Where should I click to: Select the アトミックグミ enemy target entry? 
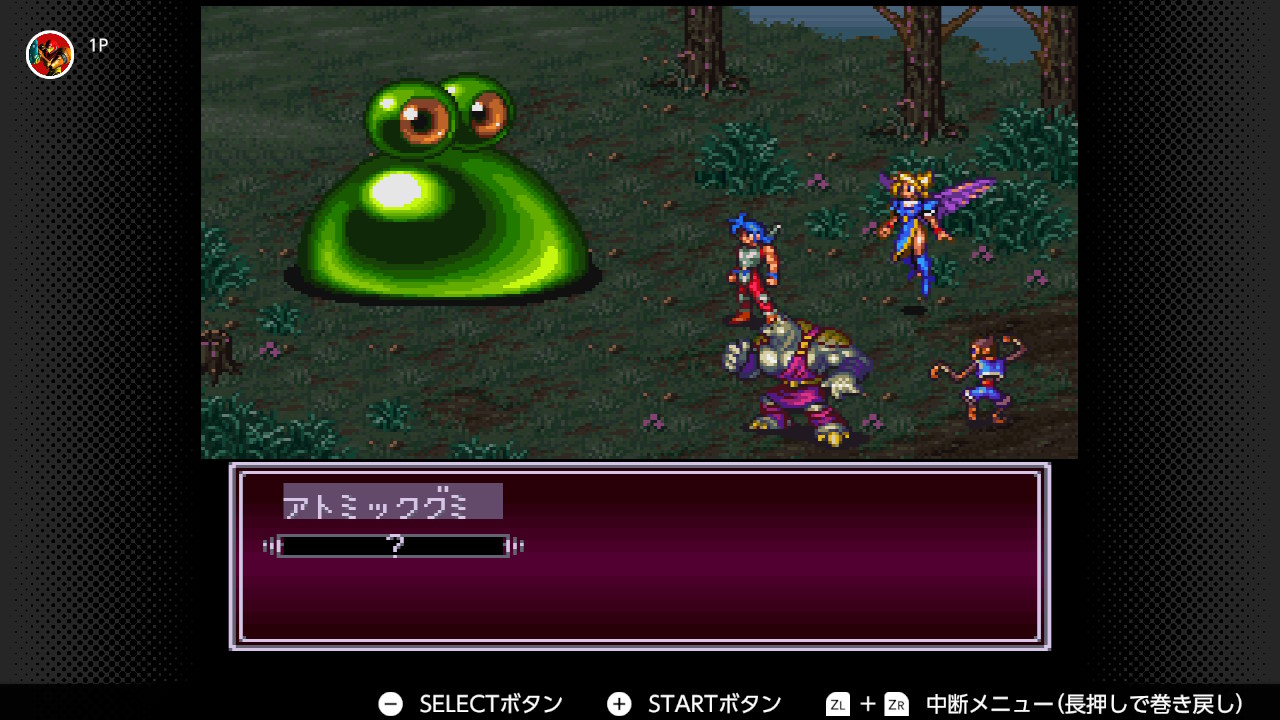tap(392, 502)
